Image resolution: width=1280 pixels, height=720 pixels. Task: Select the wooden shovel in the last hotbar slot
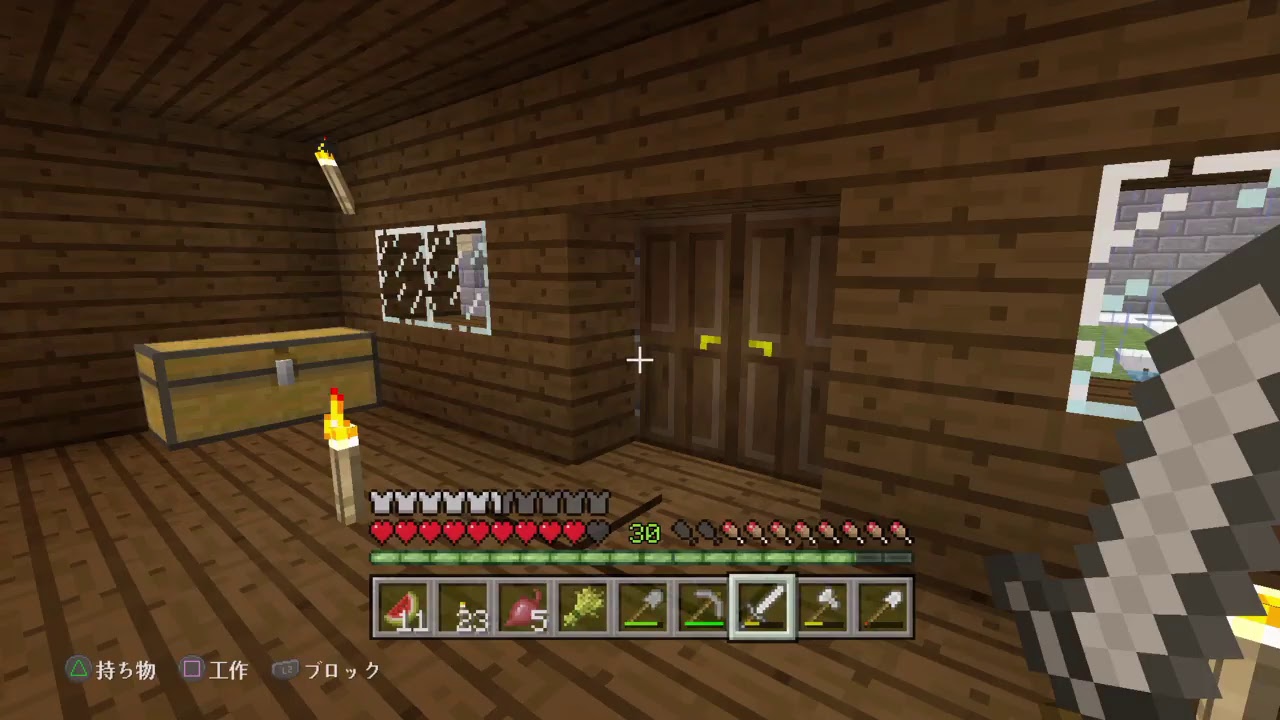pyautogui.click(x=883, y=608)
